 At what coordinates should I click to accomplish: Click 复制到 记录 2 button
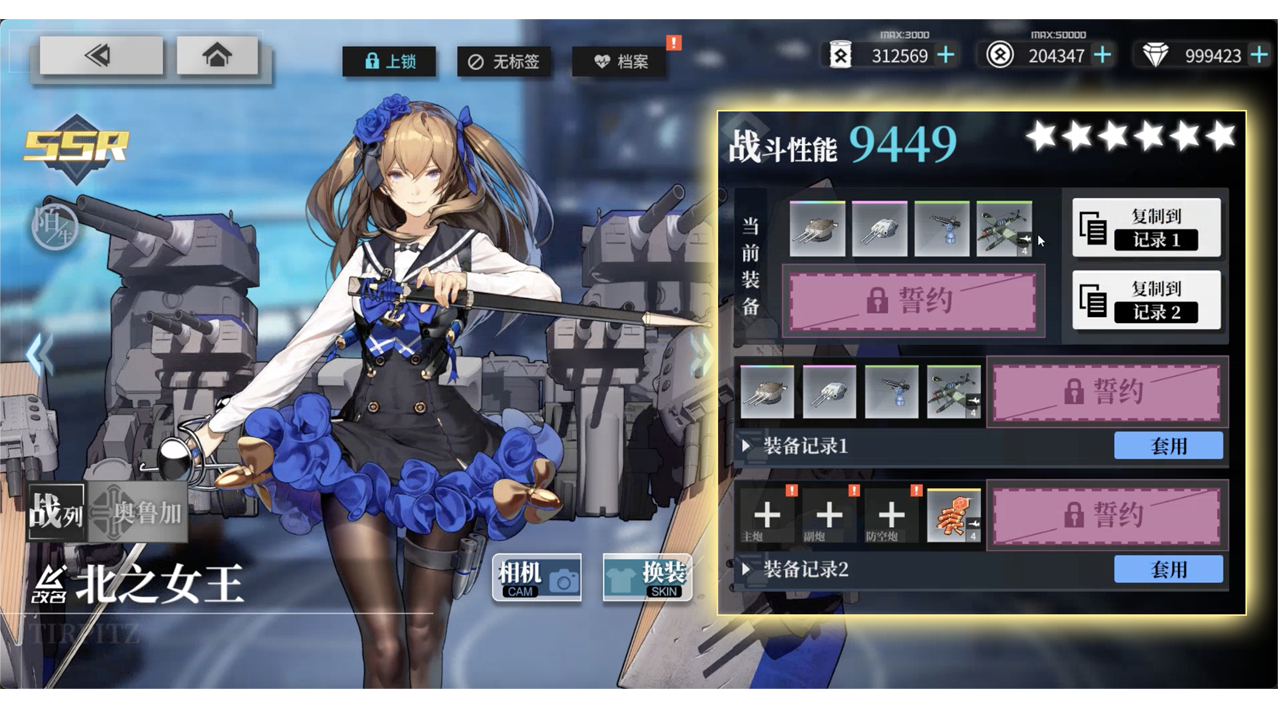pos(1146,299)
